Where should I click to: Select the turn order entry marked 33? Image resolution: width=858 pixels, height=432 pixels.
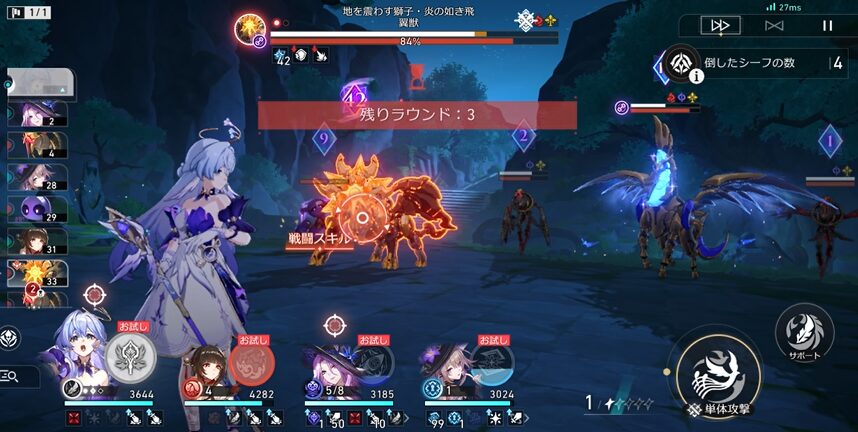tap(35, 272)
